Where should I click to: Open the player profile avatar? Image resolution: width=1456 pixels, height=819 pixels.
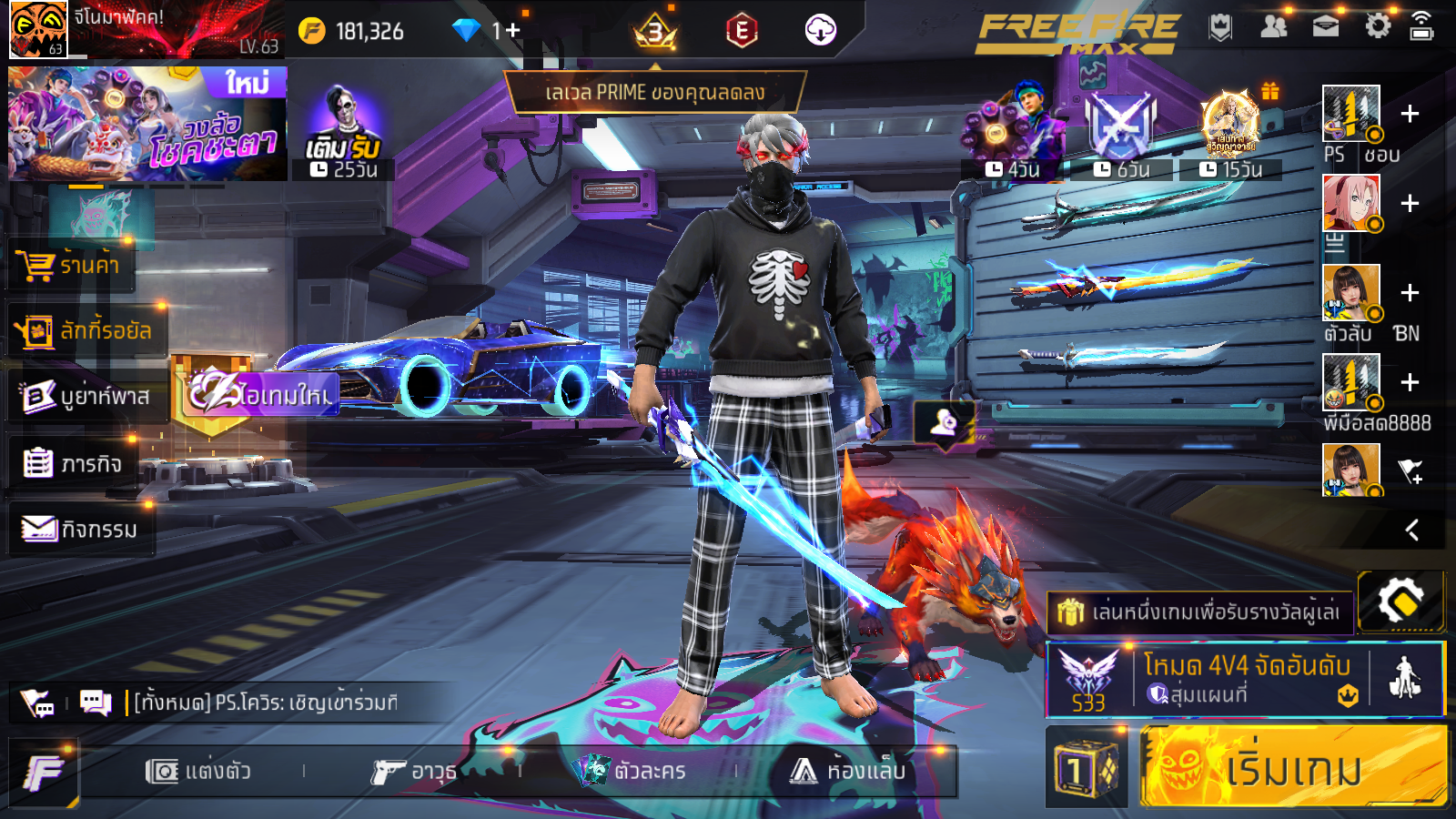point(38,29)
